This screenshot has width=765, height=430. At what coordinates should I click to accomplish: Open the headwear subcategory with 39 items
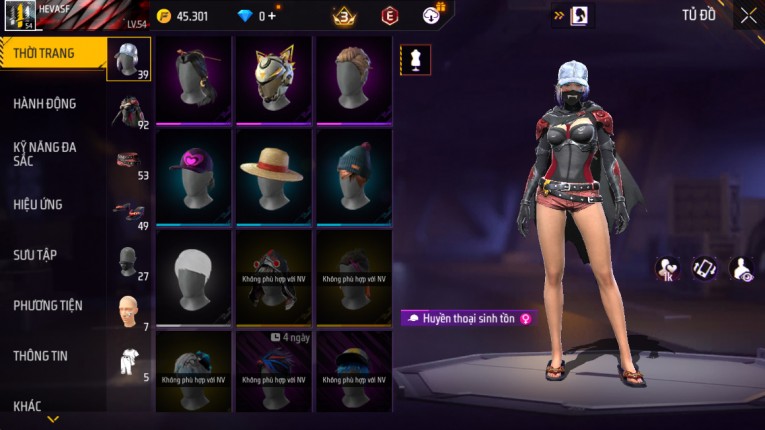(x=129, y=60)
